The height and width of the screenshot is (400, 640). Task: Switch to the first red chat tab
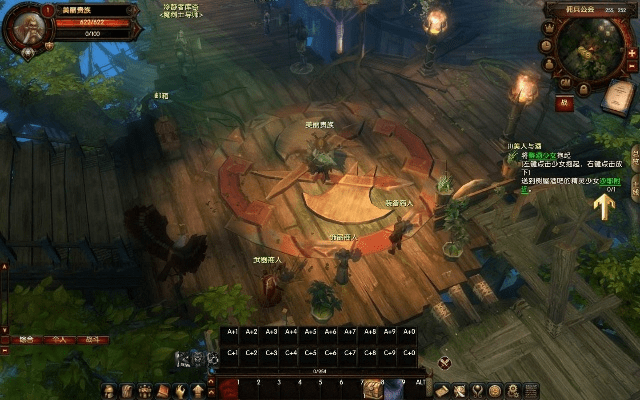pos(25,340)
